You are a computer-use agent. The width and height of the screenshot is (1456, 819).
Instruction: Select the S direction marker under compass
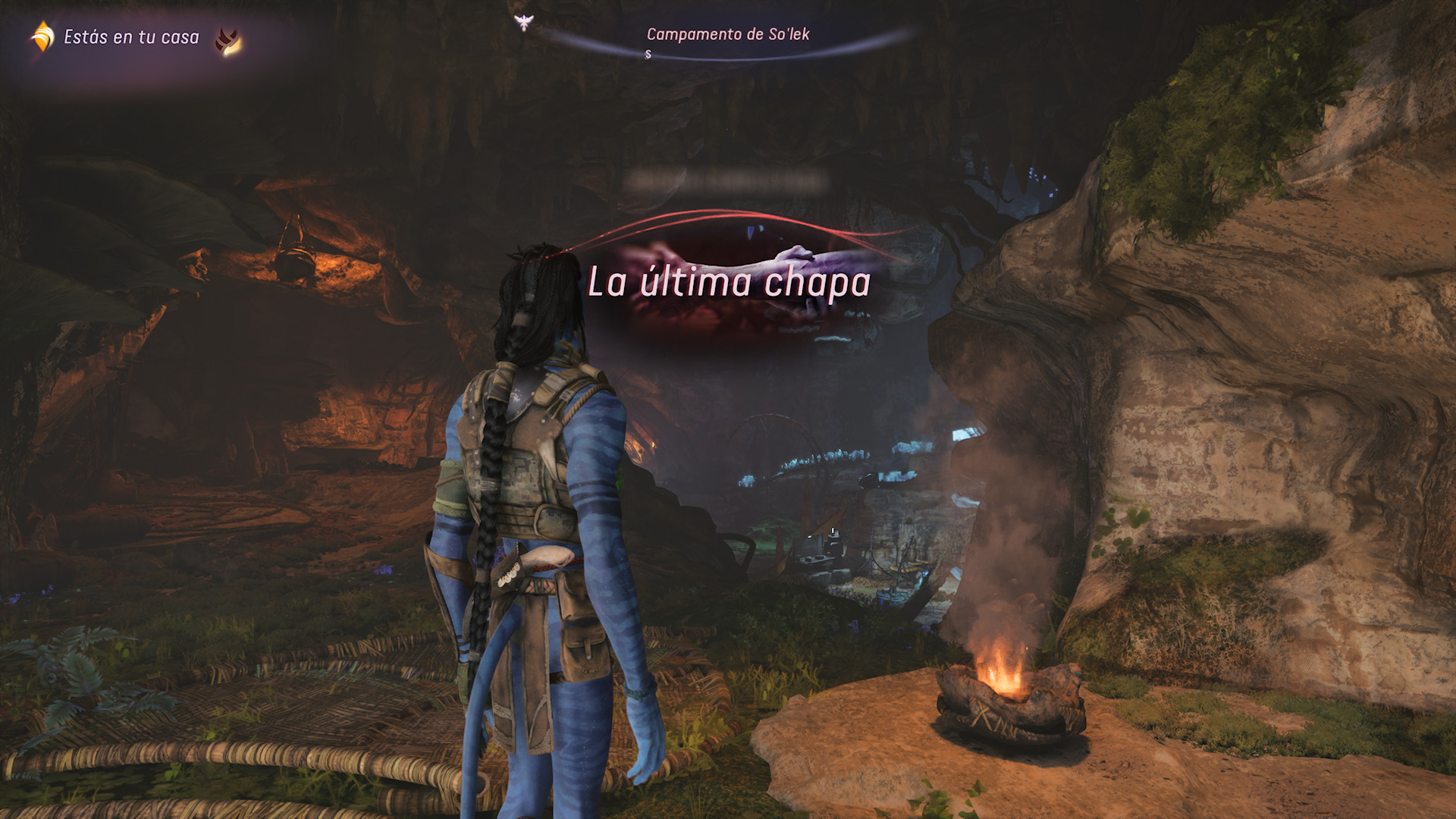(x=648, y=53)
